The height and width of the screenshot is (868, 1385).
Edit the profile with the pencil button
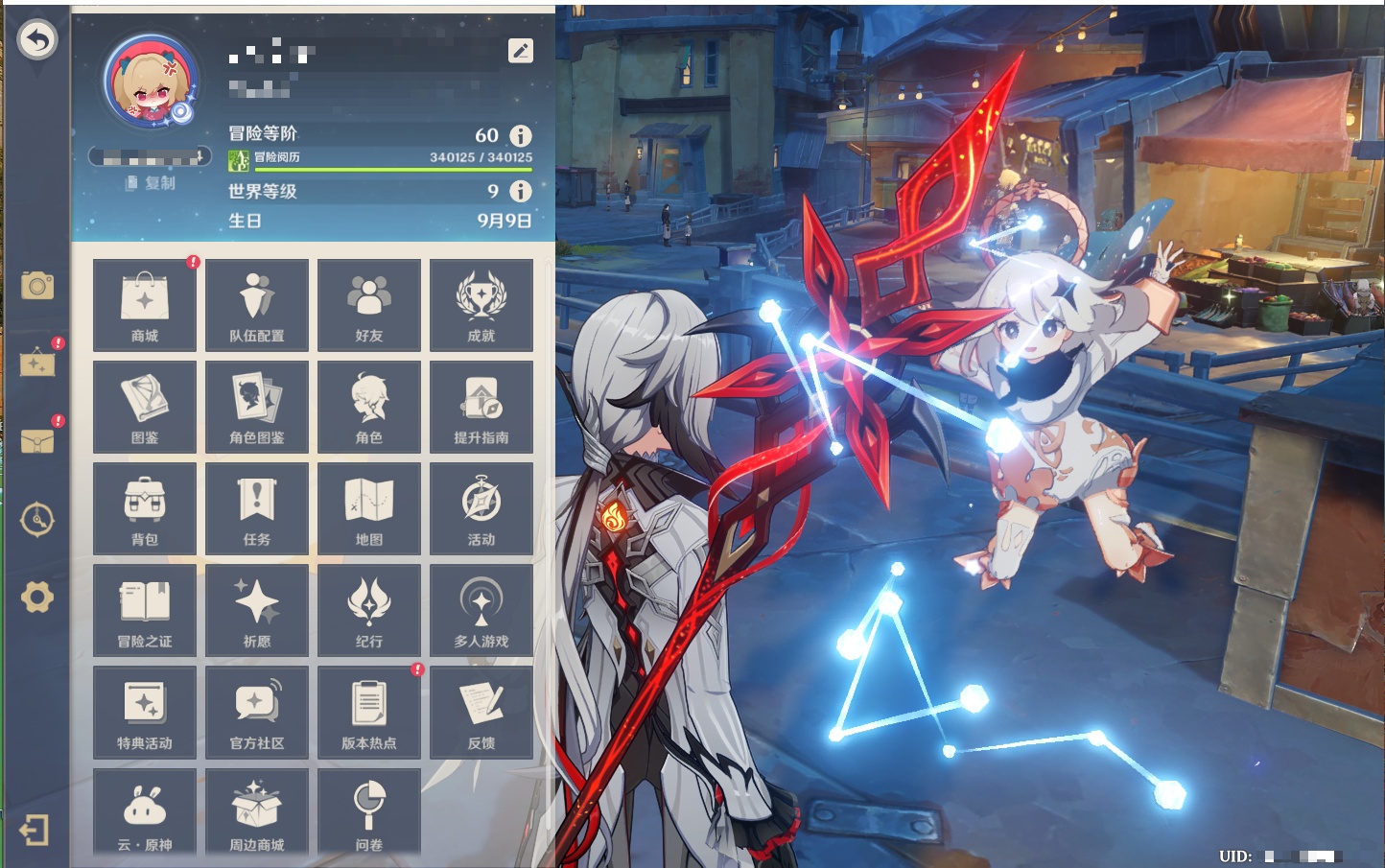tap(521, 51)
